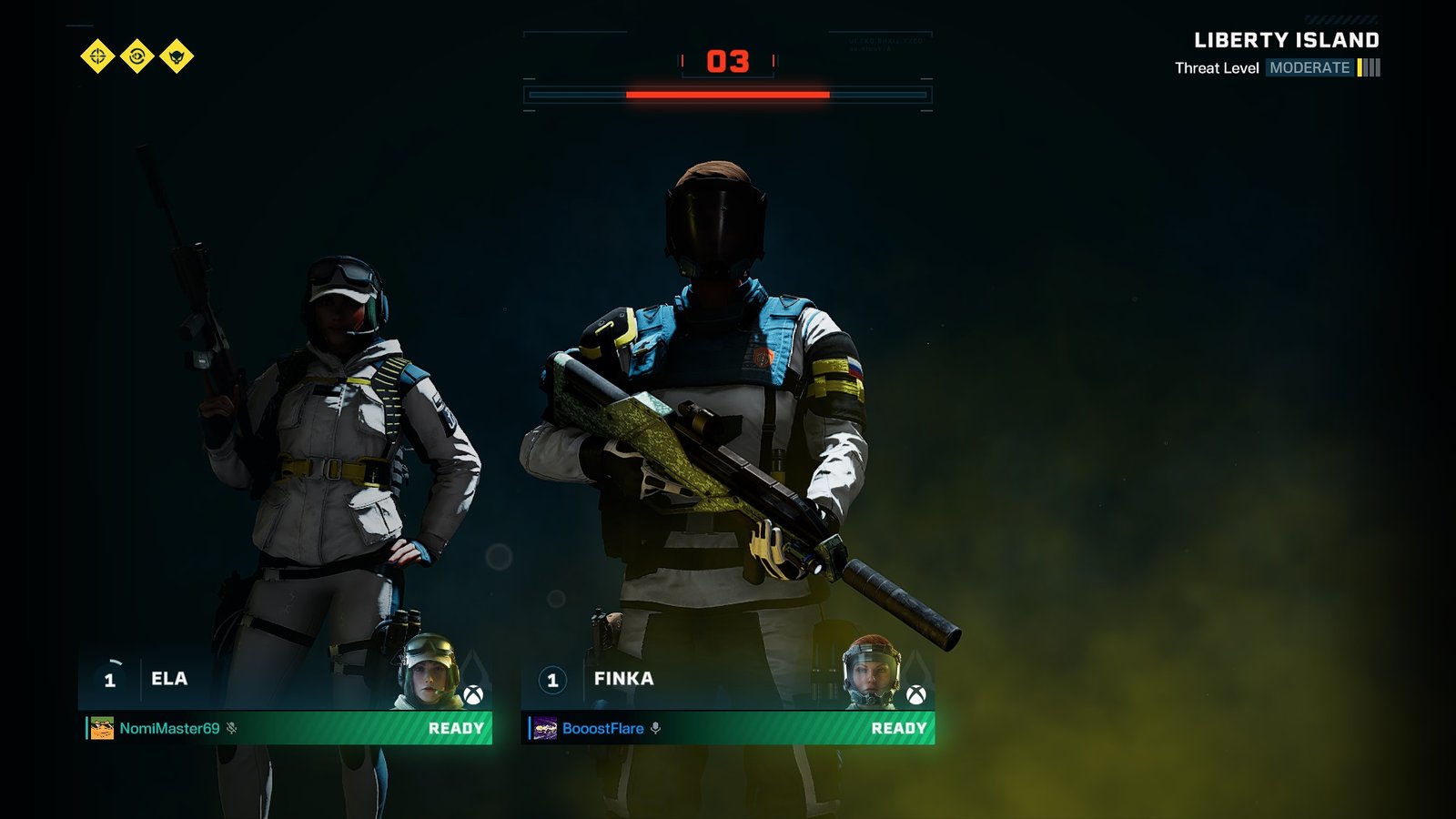Image resolution: width=1456 pixels, height=819 pixels.
Task: Open the creature-head objective diamond icon
Action: tap(177, 56)
